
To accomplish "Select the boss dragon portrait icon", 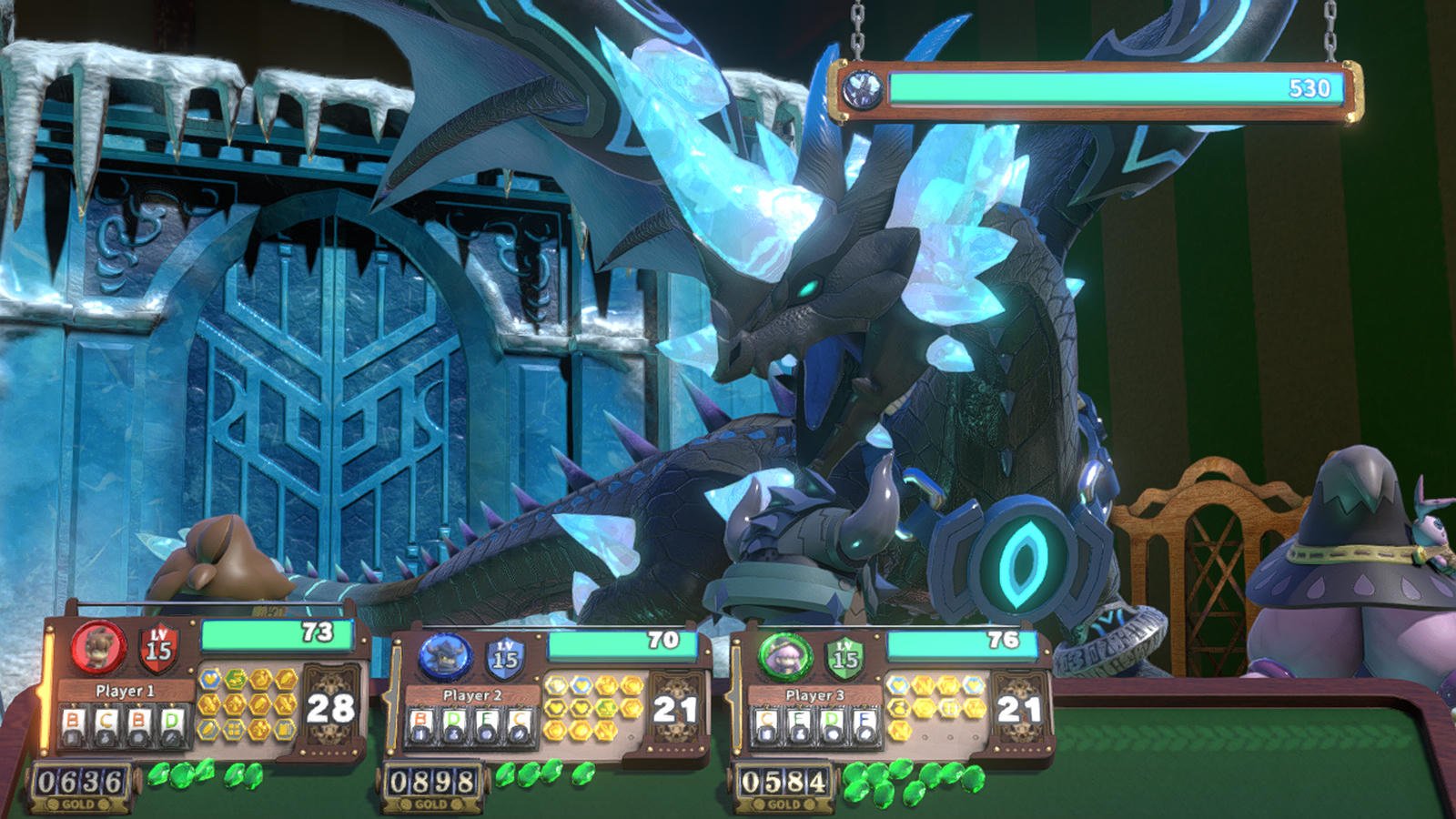I will click(x=859, y=89).
